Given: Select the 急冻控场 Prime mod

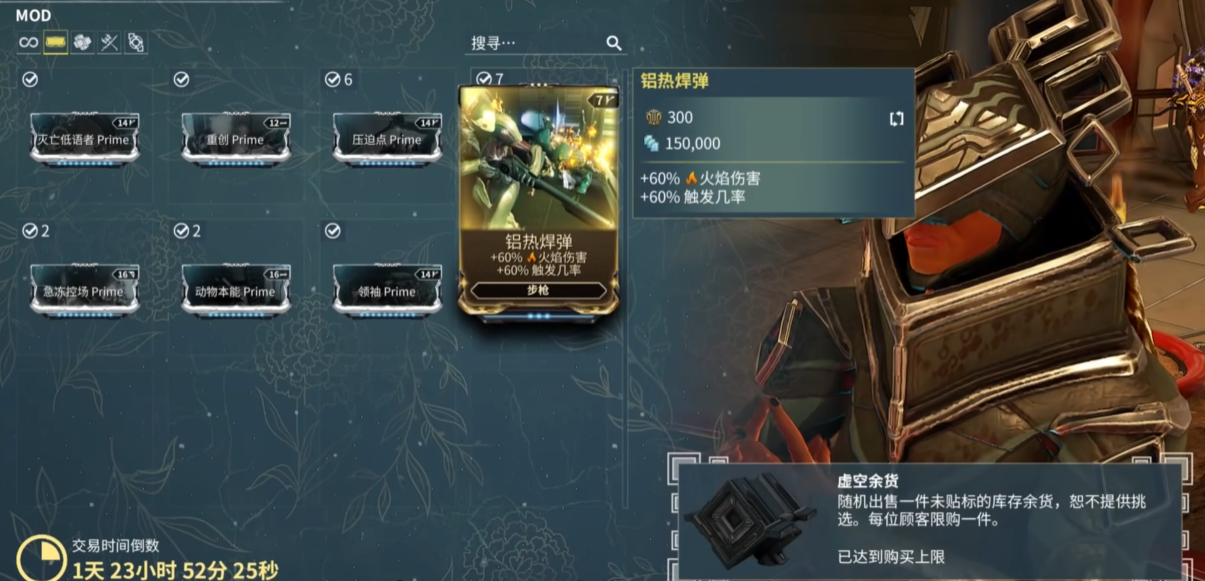Looking at the screenshot, I should click(84, 291).
